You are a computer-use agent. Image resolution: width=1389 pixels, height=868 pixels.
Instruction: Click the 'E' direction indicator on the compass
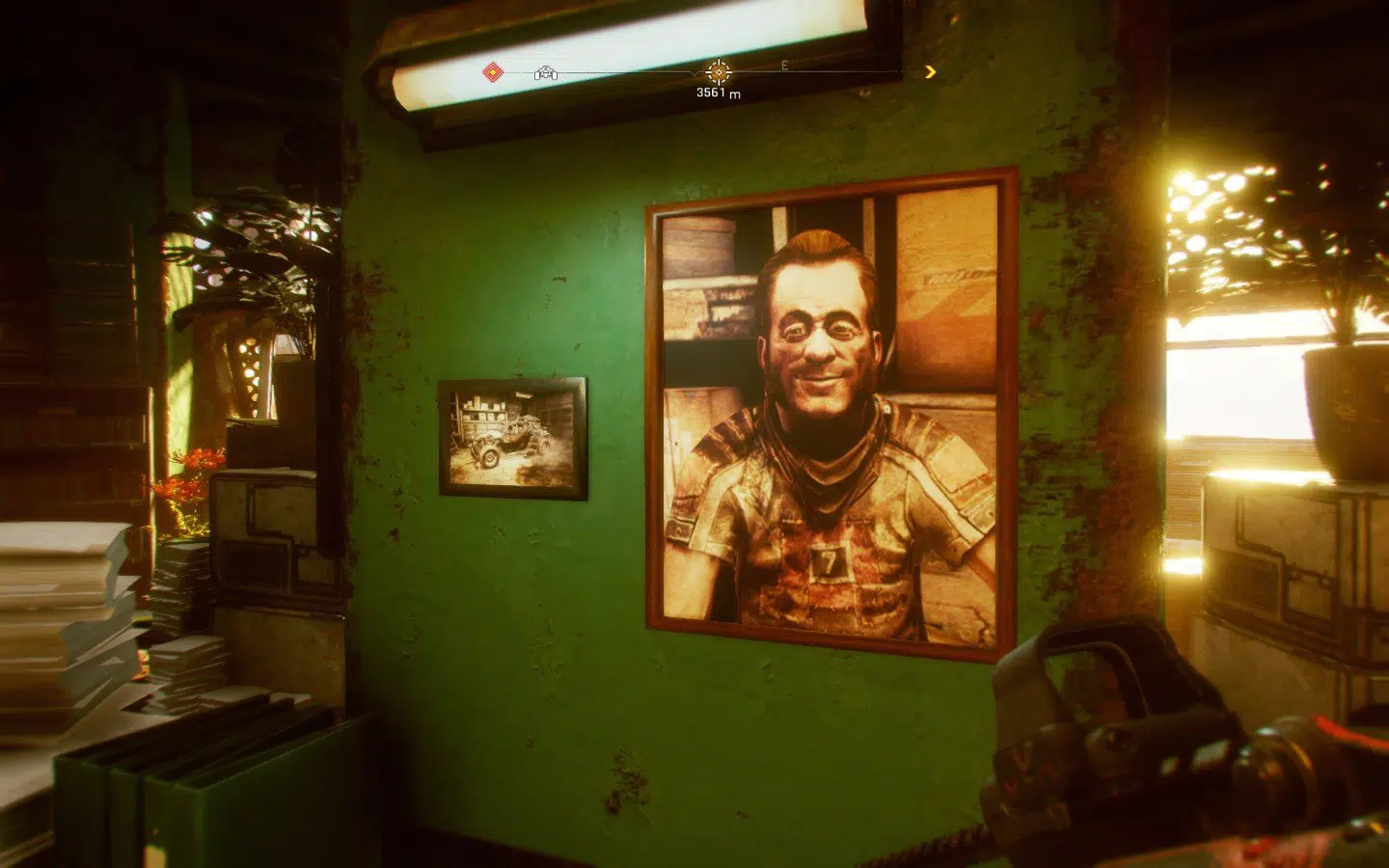pyautogui.click(x=783, y=68)
